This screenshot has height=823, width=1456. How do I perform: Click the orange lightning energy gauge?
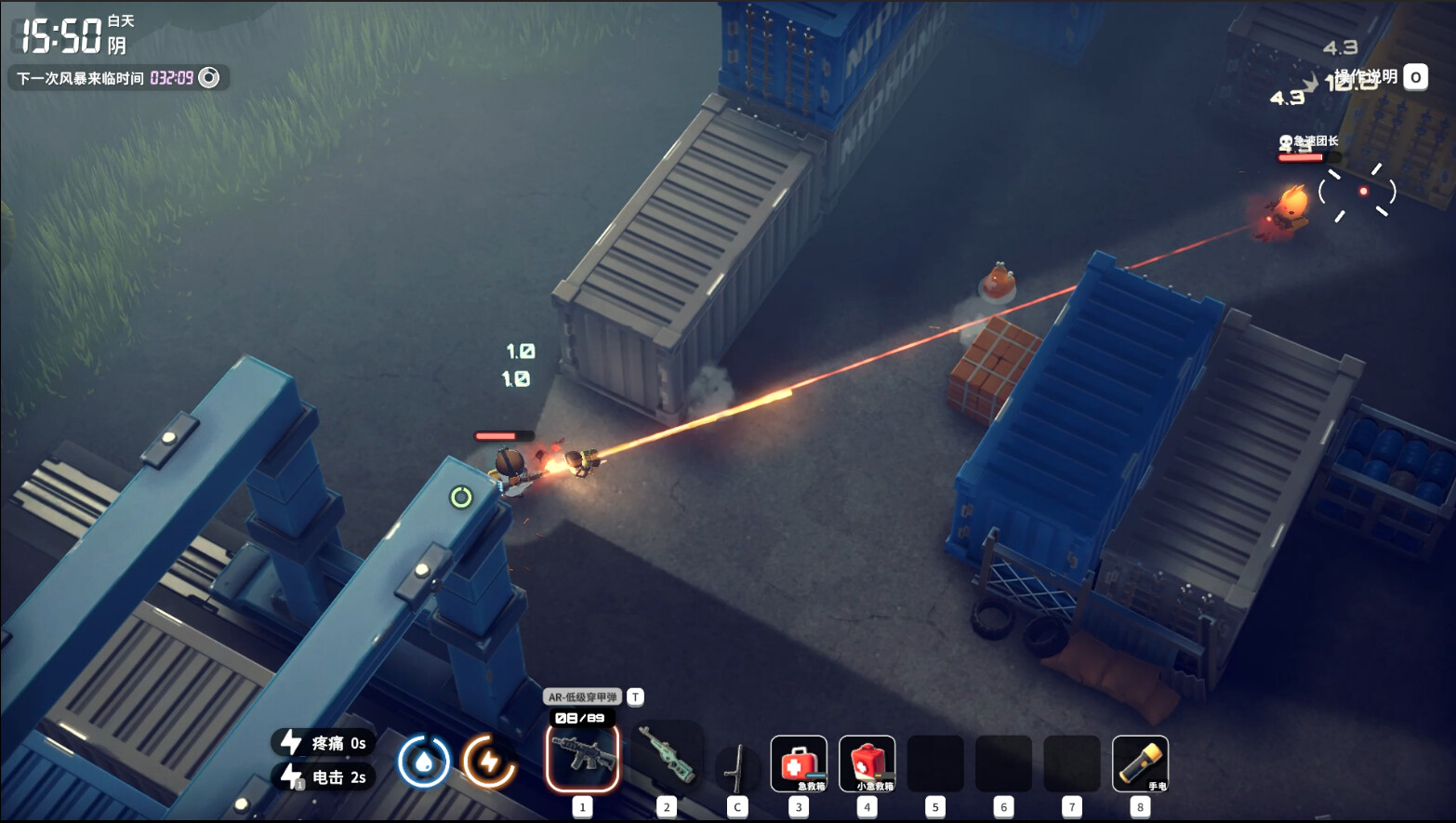click(x=489, y=762)
